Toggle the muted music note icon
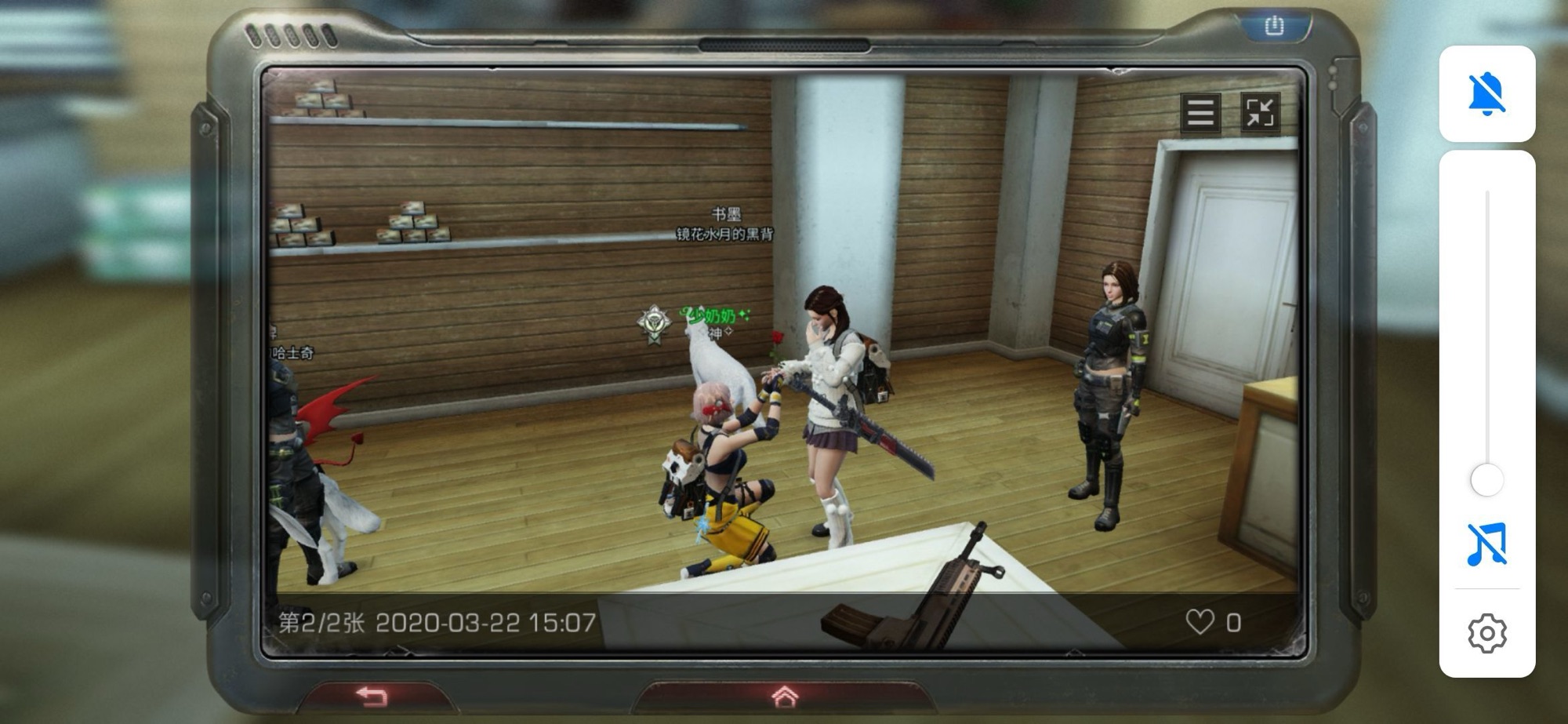The width and height of the screenshot is (1568, 724). pyautogui.click(x=1486, y=544)
